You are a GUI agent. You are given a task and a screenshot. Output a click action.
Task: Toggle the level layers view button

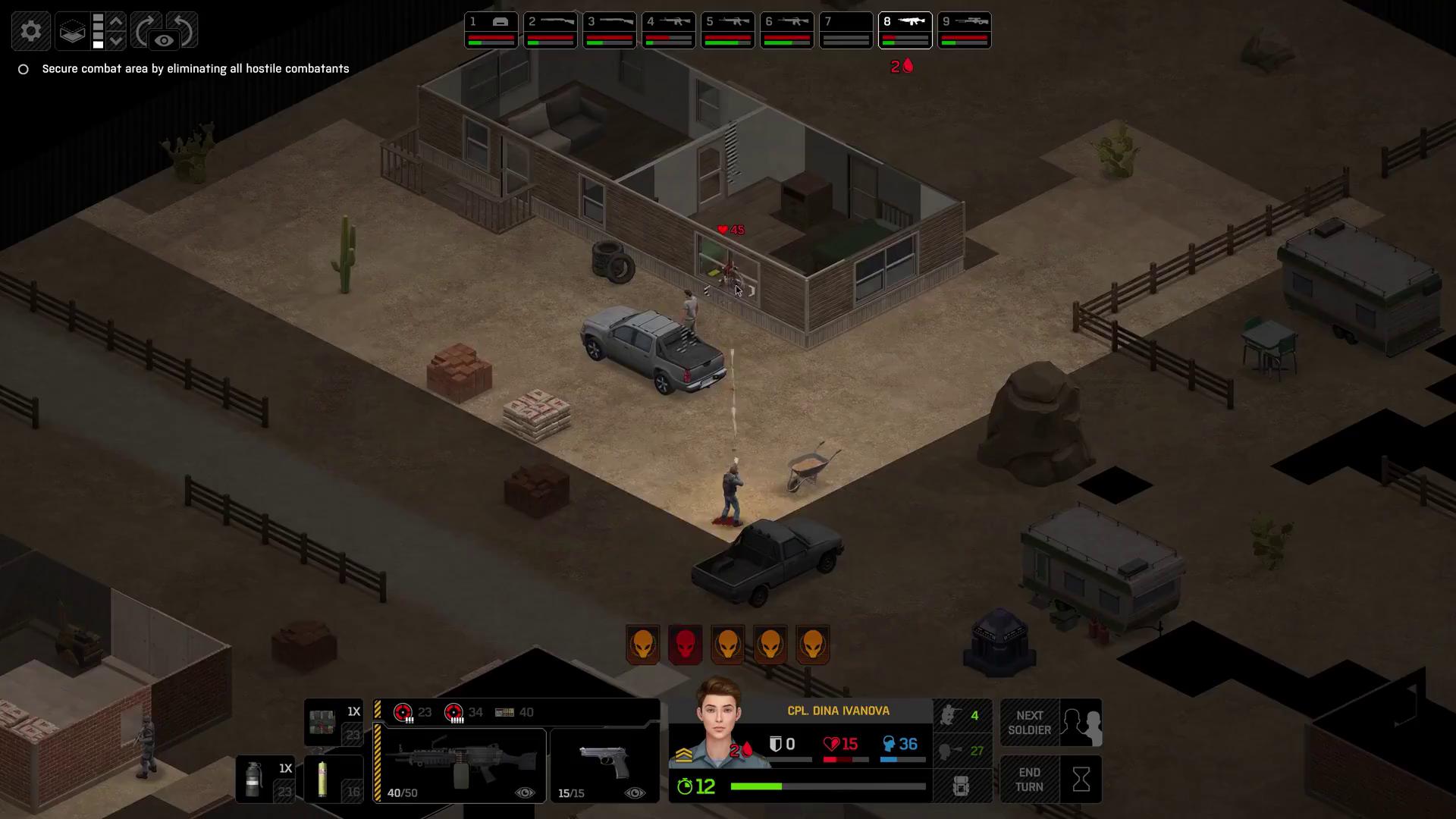[73, 31]
